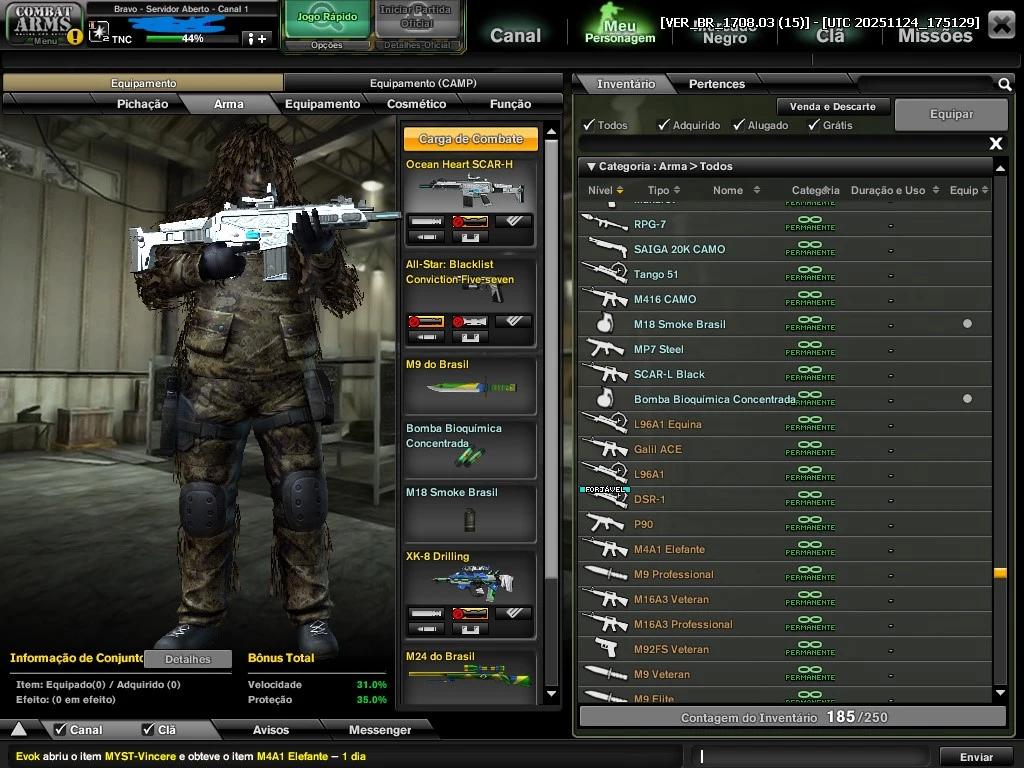Open the Detalhes set information
The width and height of the screenshot is (1024, 768).
tap(188, 659)
